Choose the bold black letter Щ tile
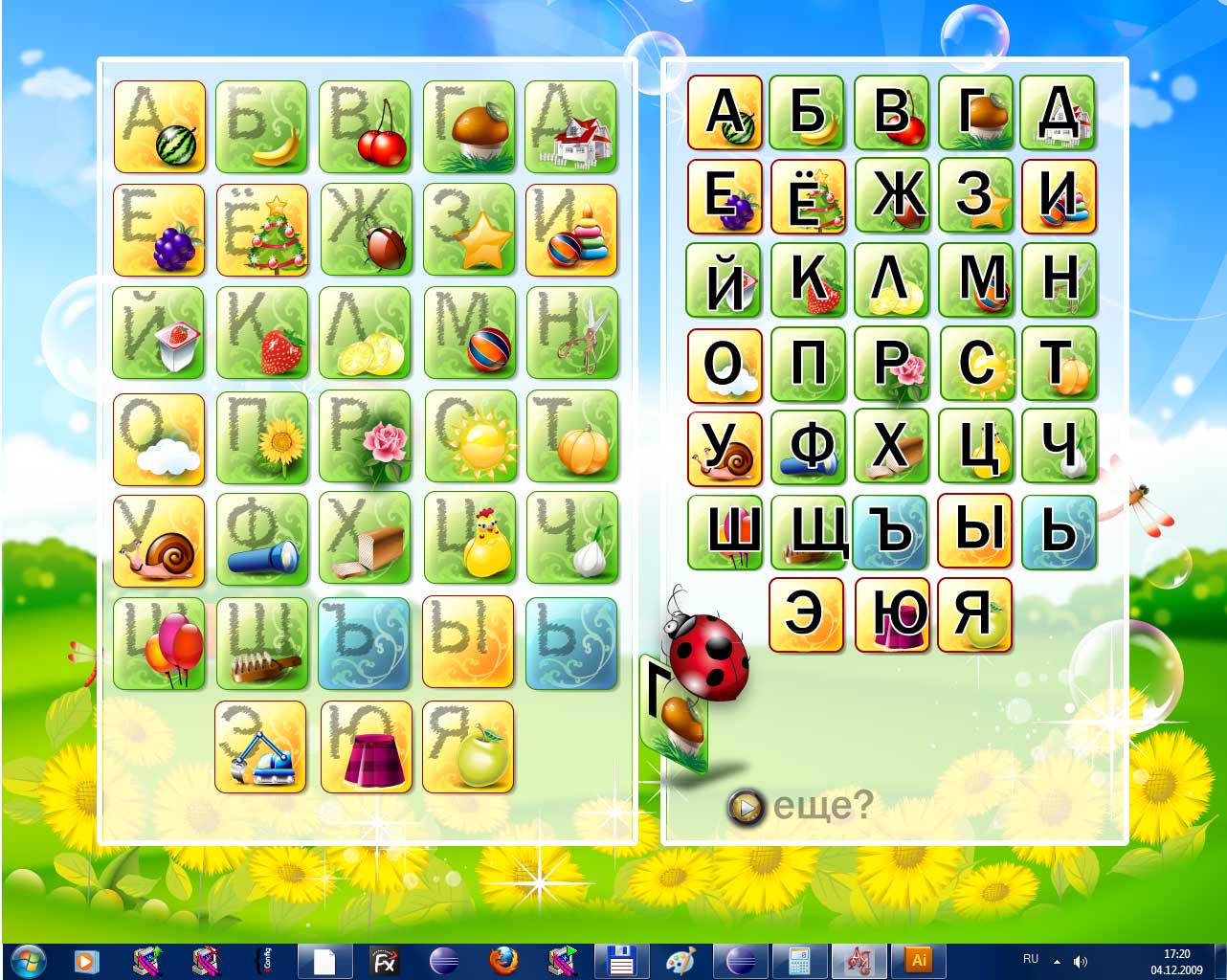 (x=808, y=531)
